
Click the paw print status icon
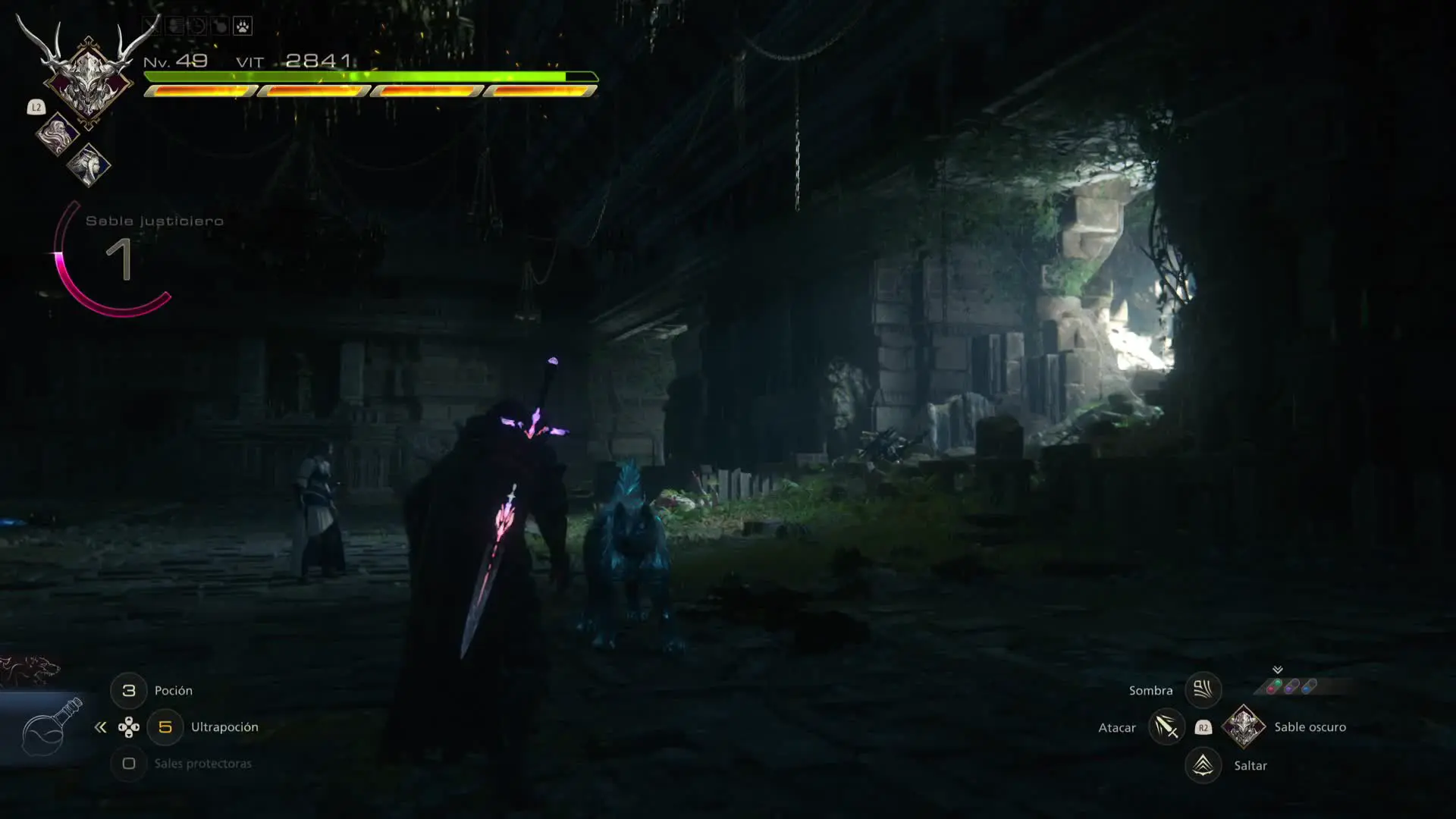pyautogui.click(x=242, y=27)
